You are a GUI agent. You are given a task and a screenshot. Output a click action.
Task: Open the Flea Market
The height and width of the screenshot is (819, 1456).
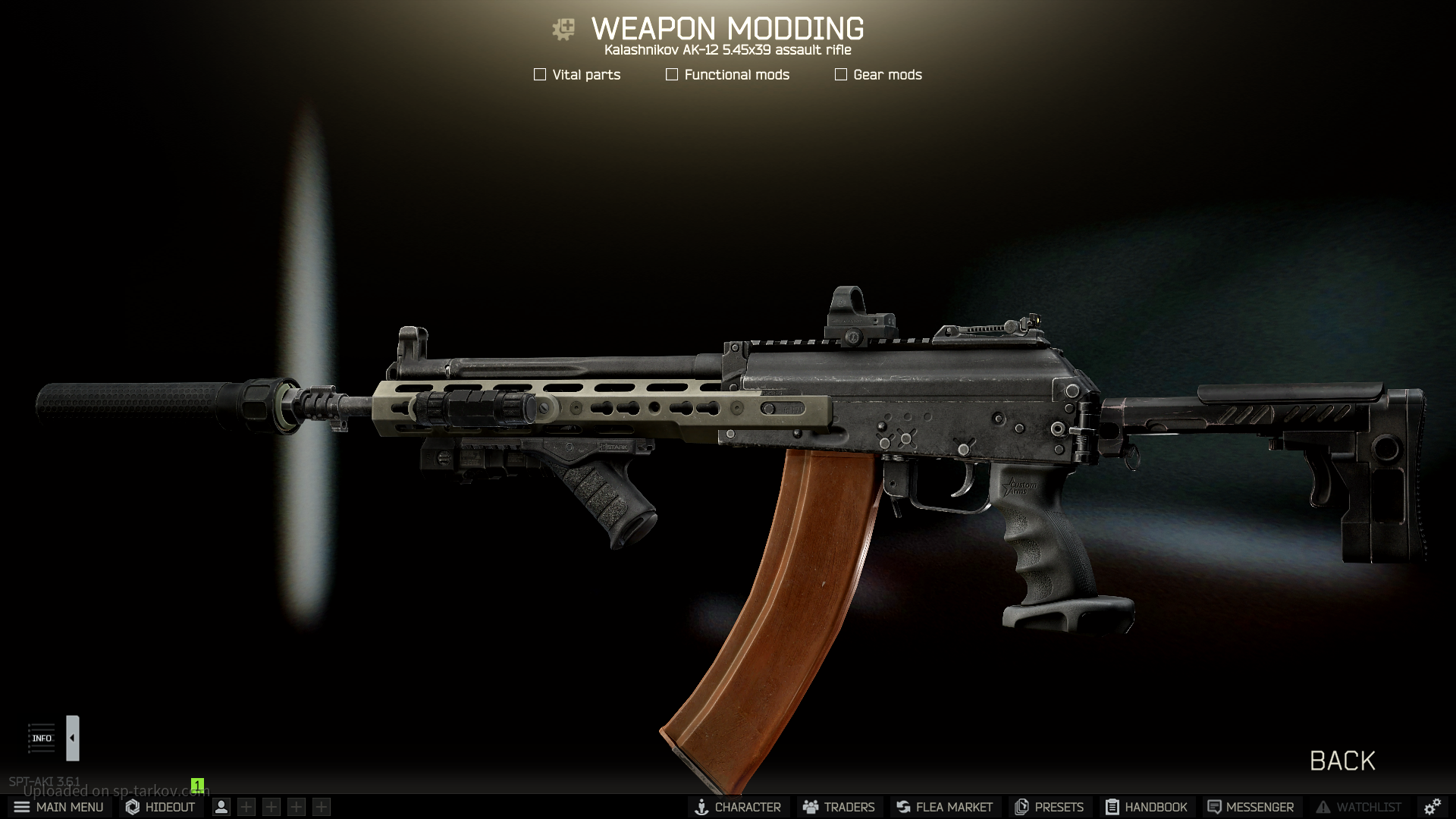click(944, 807)
